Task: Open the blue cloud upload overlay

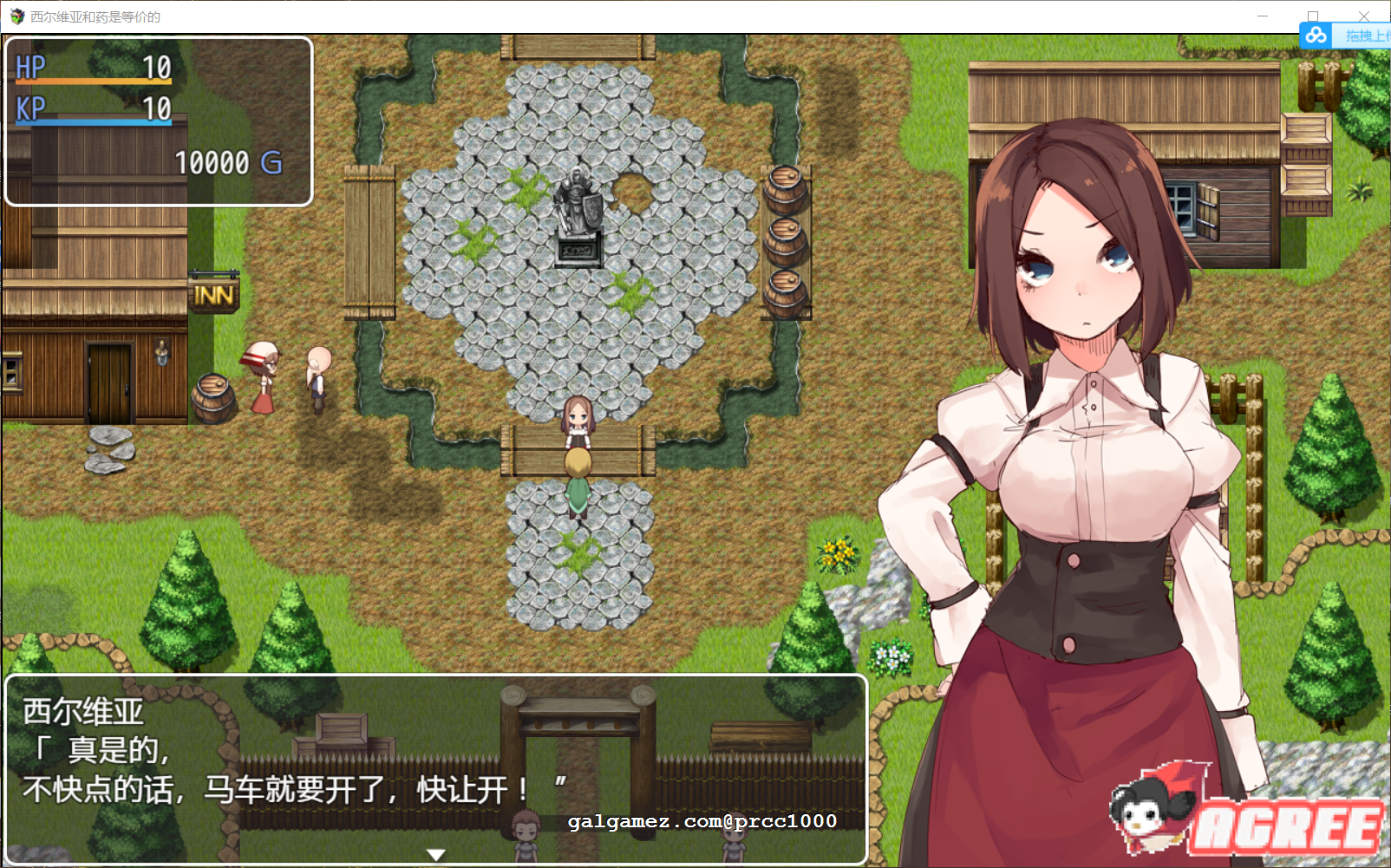Action: 1343,36
